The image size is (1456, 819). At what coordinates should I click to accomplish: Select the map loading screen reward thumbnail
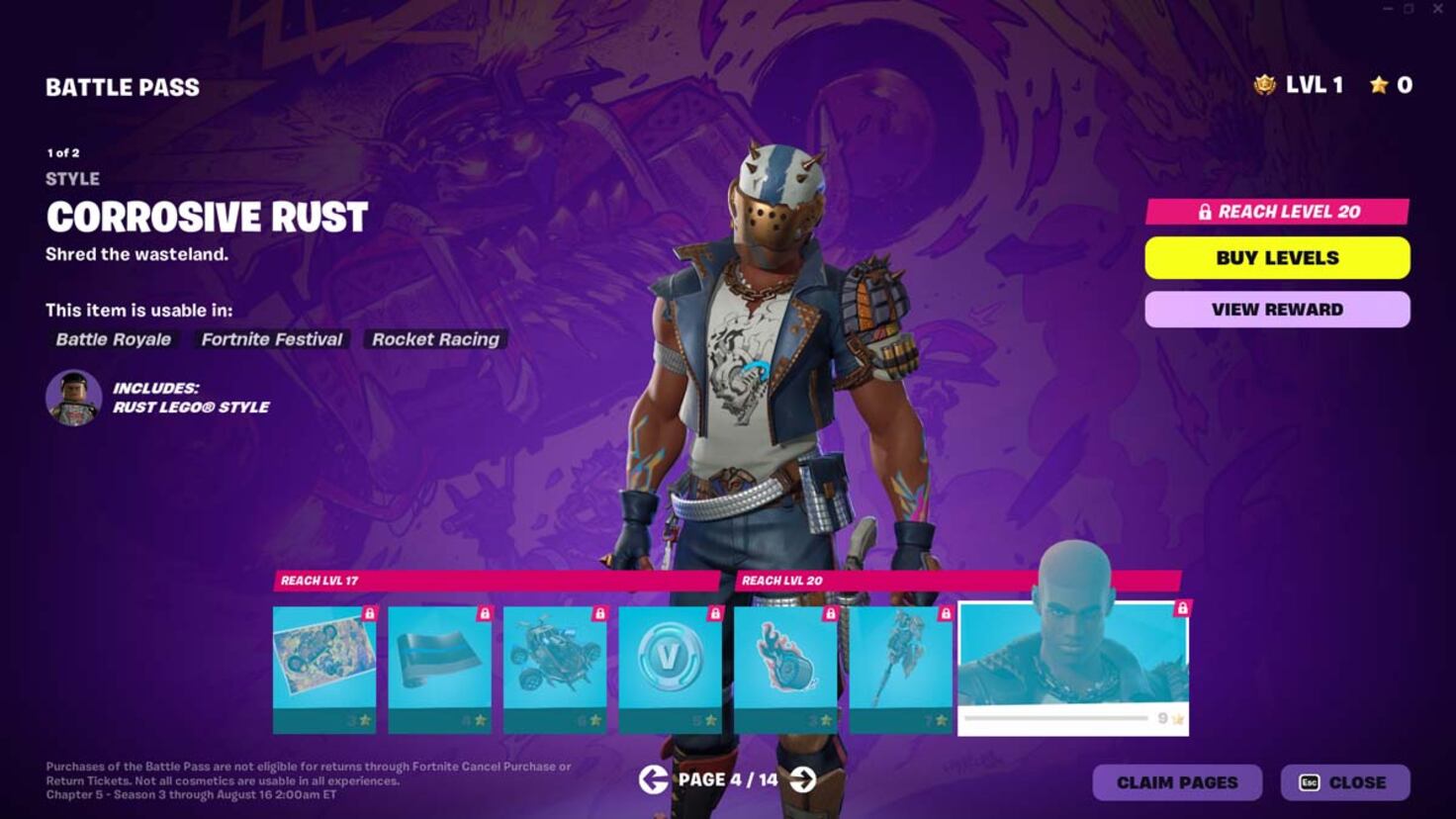pos(324,670)
